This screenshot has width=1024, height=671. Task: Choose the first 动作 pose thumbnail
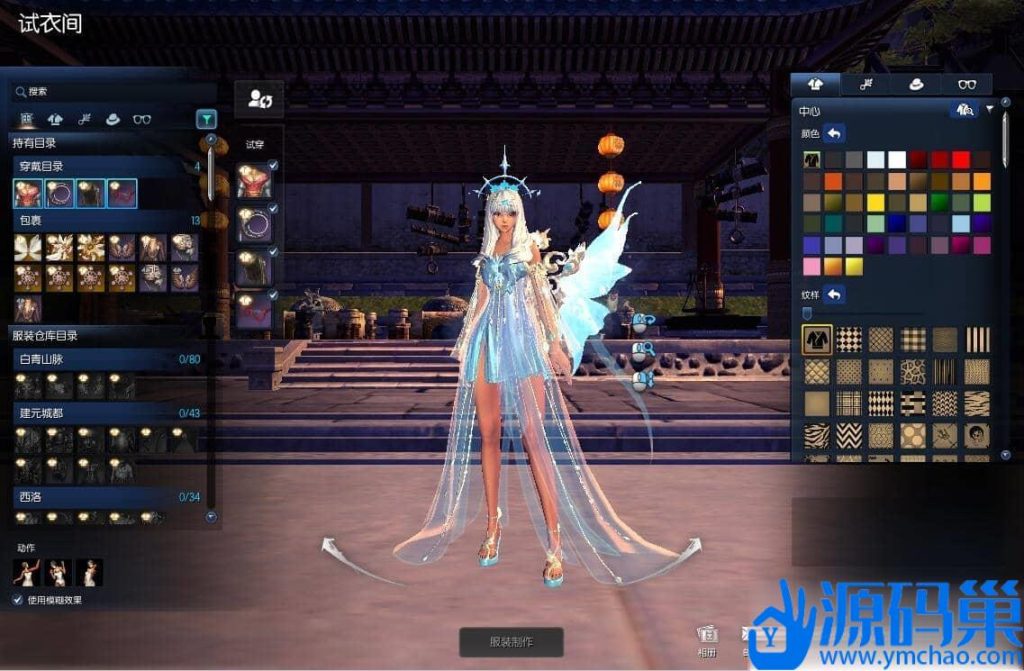tap(27, 572)
